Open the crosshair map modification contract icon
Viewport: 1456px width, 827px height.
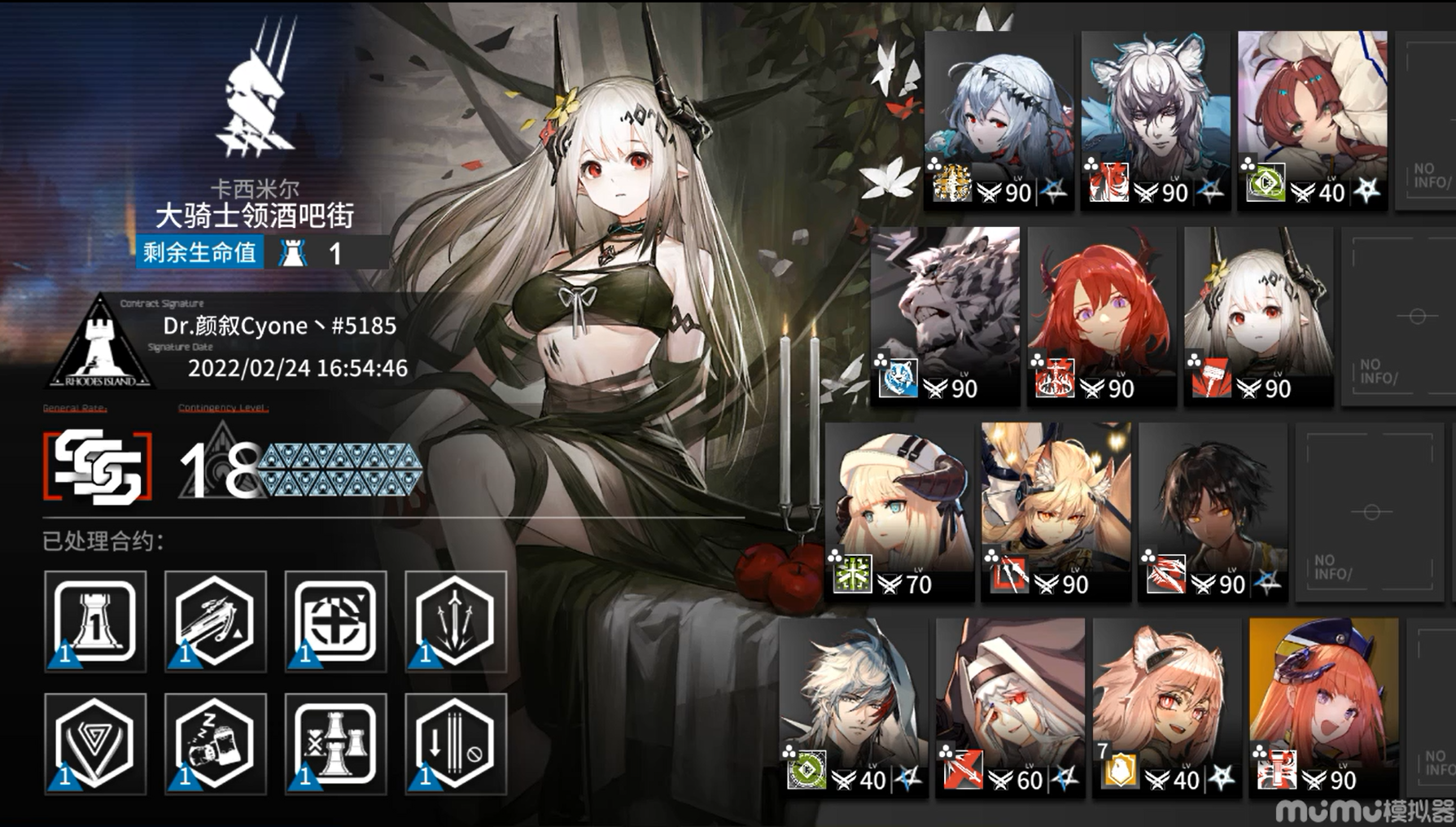click(335, 623)
